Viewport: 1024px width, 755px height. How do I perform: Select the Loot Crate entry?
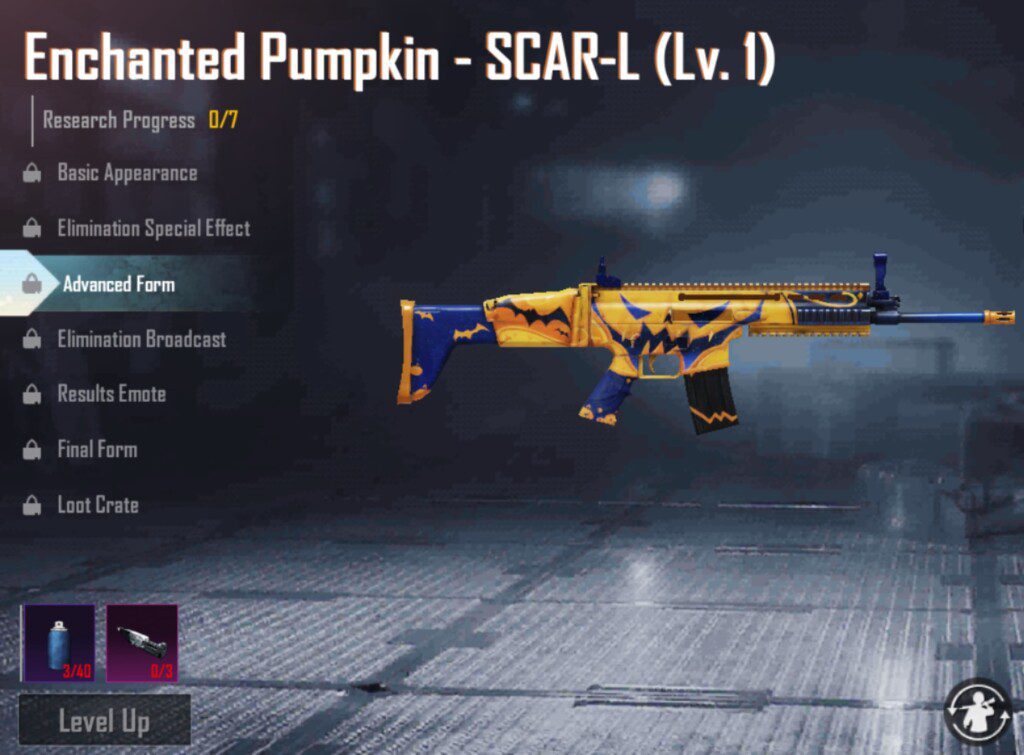click(98, 505)
